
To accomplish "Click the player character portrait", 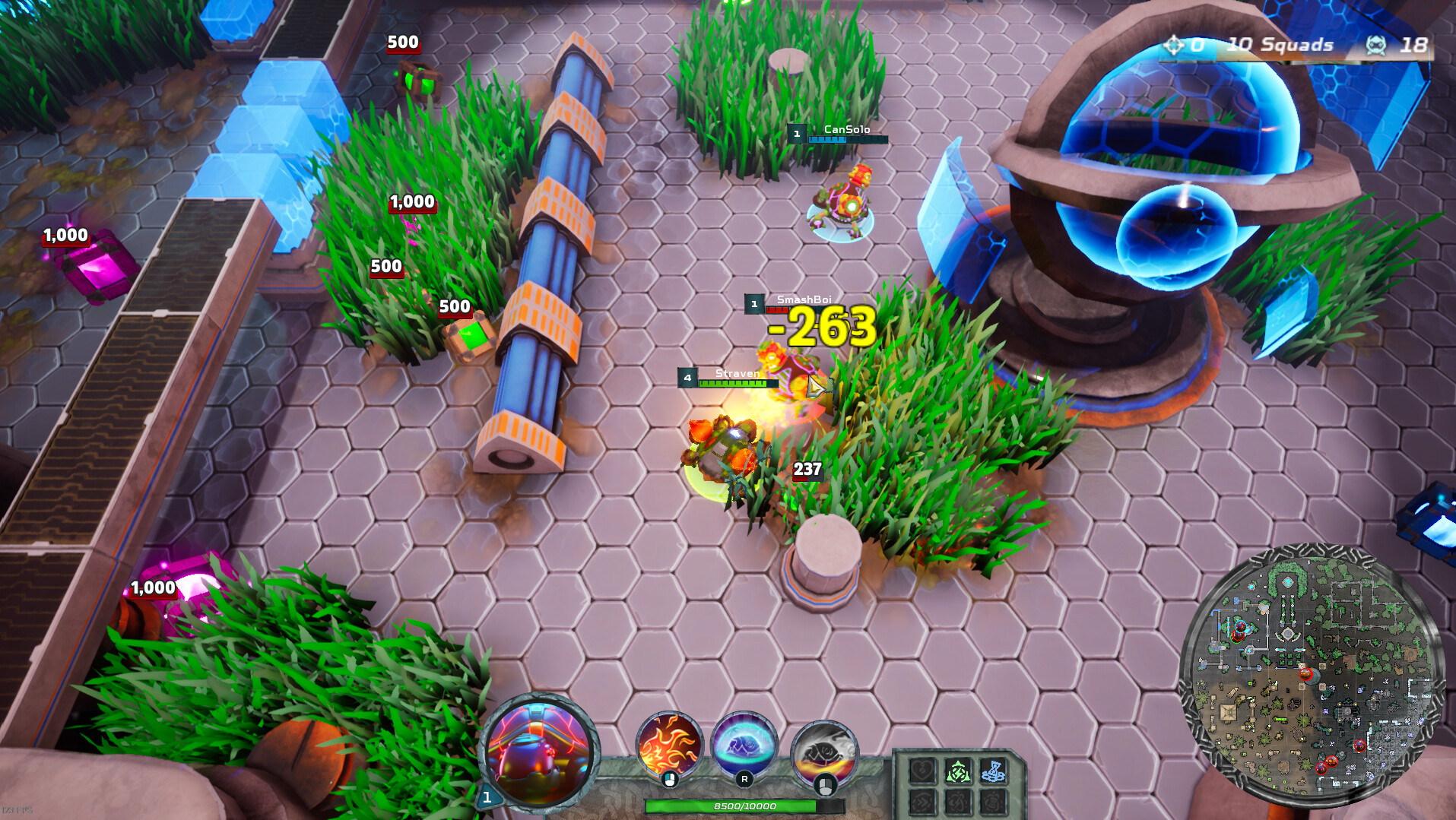I will tap(539, 751).
